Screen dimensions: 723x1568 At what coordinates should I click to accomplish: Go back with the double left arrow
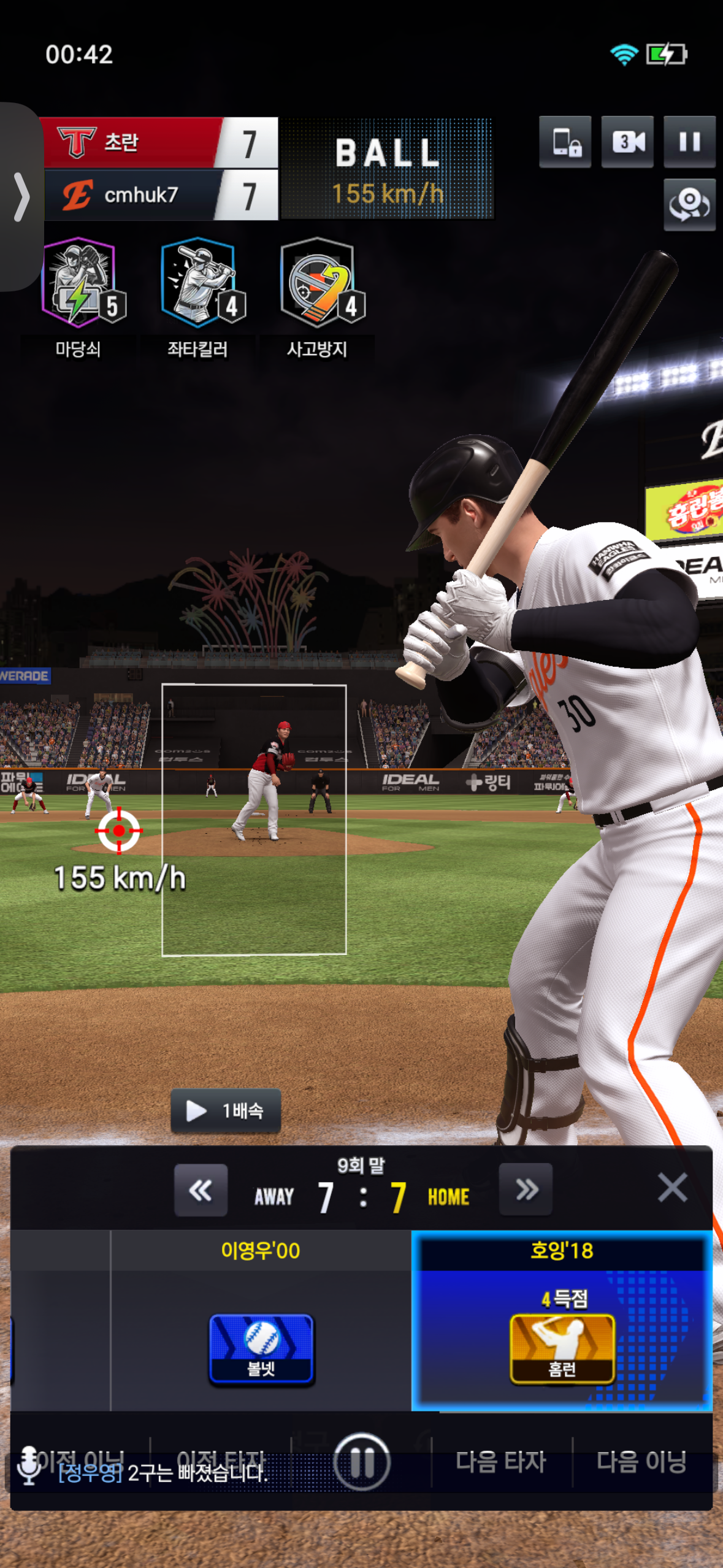coord(201,1190)
